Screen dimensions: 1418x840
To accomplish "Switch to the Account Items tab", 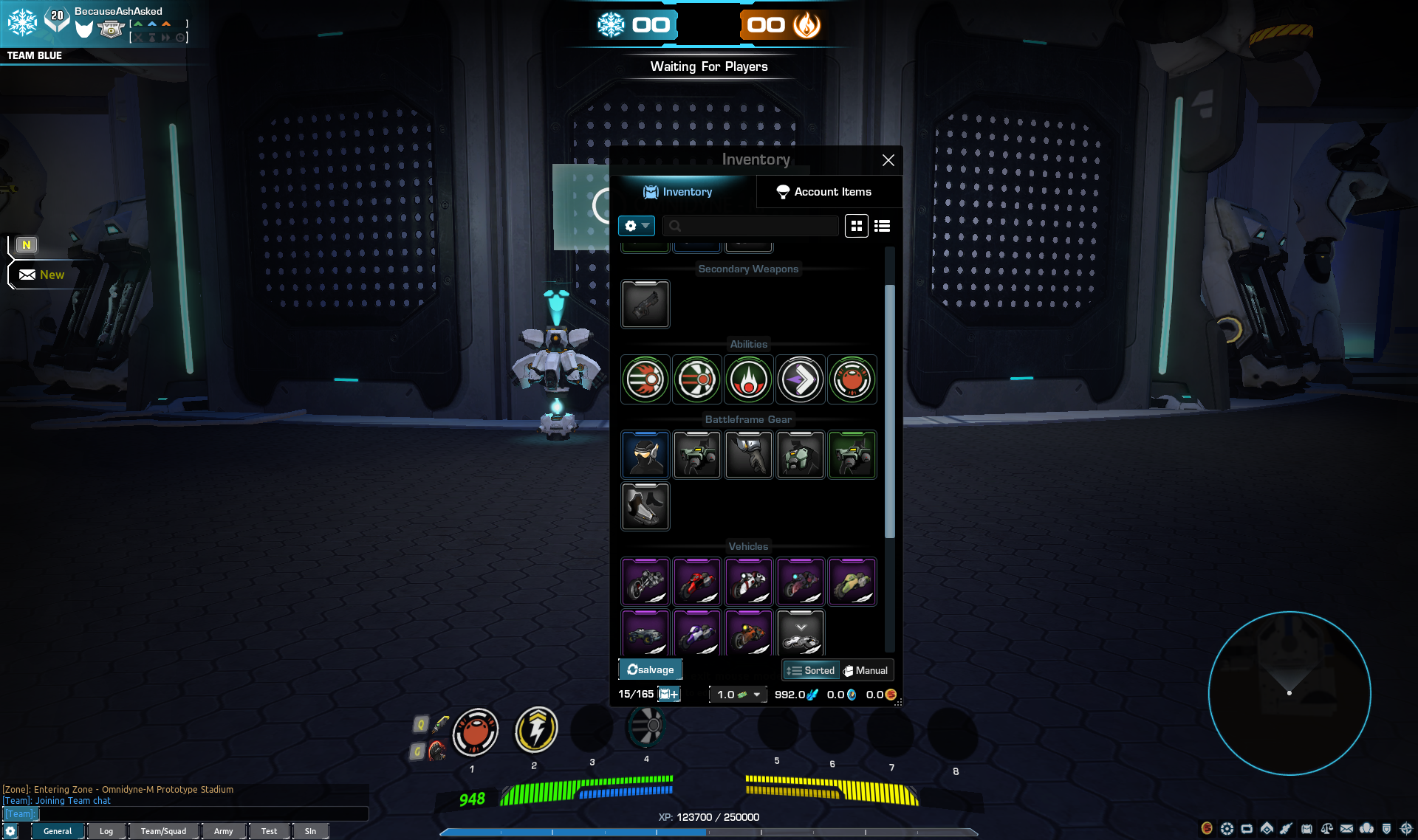I will (823, 192).
